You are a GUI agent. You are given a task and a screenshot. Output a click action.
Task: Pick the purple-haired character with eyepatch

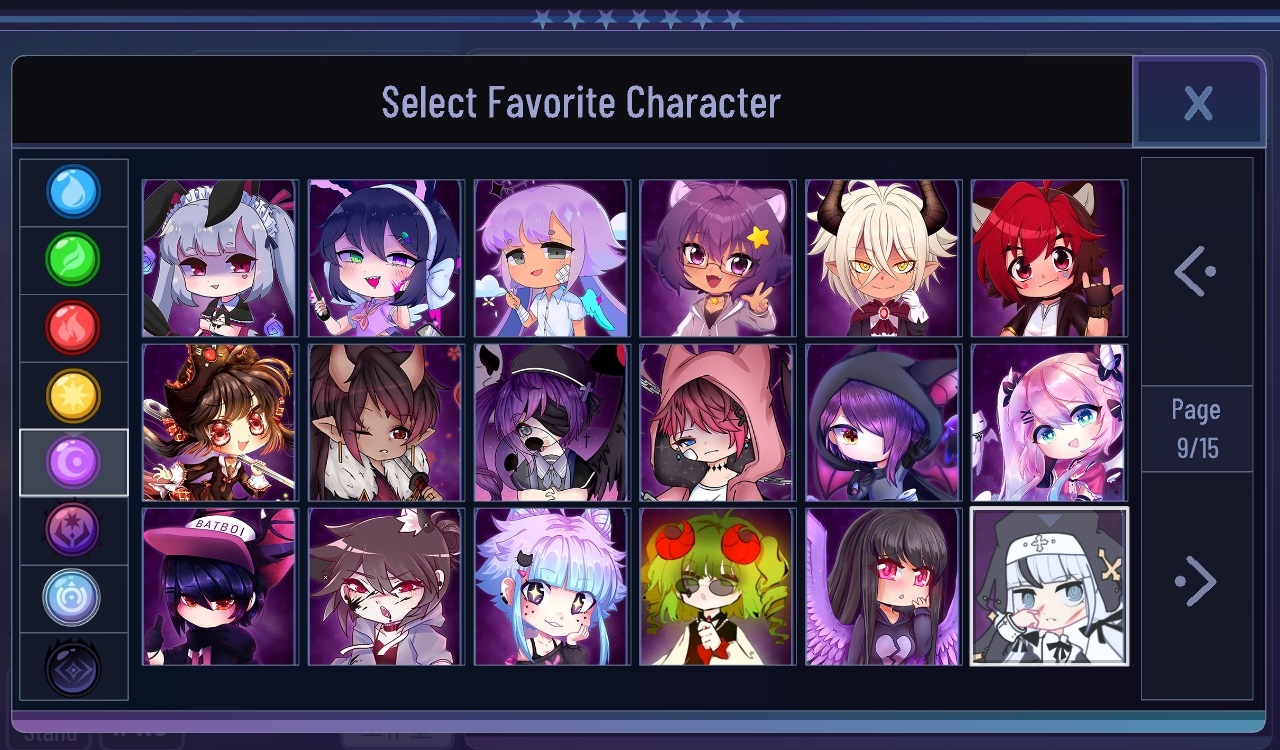(551, 422)
